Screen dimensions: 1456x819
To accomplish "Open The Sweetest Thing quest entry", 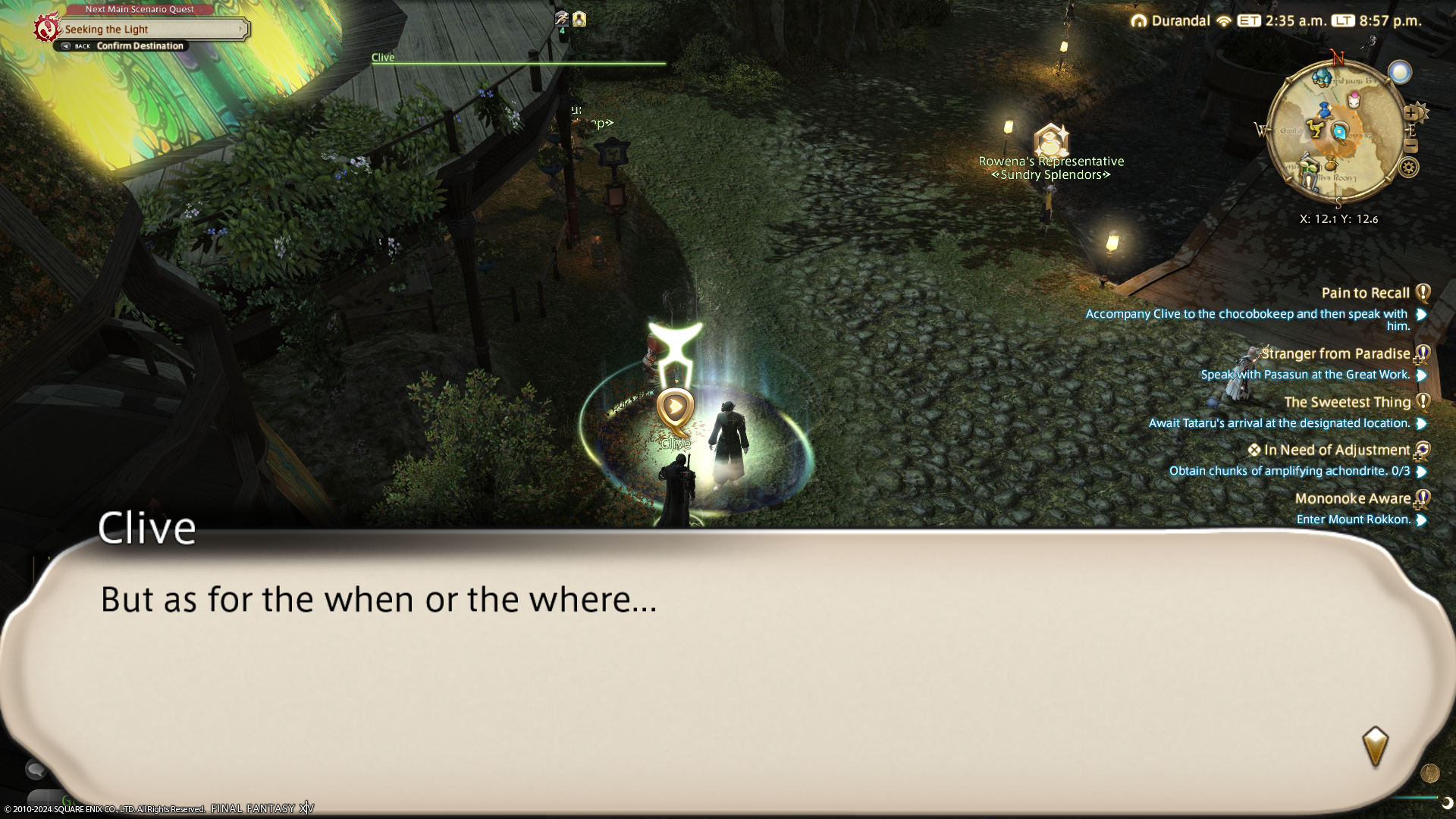I will [1347, 403].
